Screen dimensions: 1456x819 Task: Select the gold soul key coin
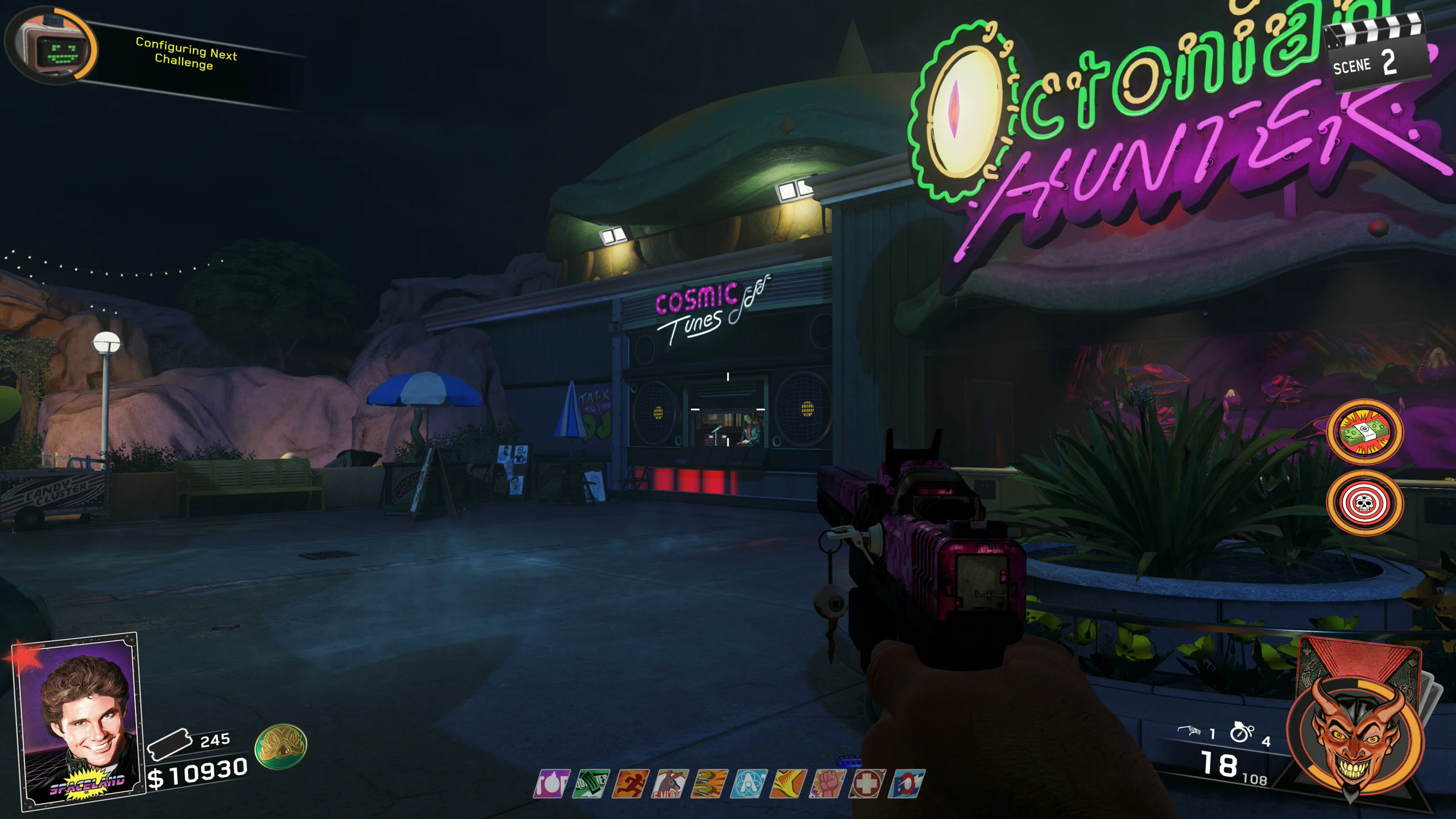(280, 746)
